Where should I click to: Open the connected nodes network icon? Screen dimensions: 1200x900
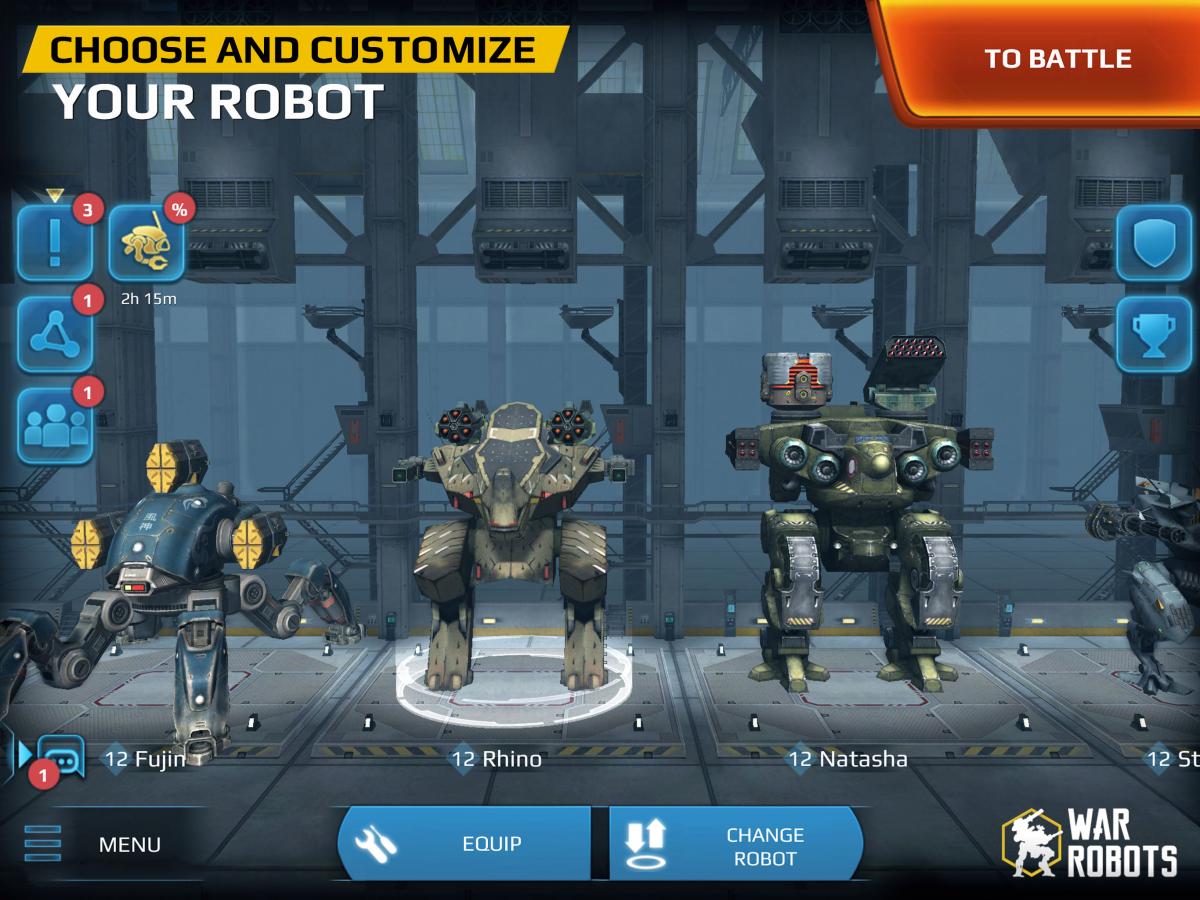(55, 334)
